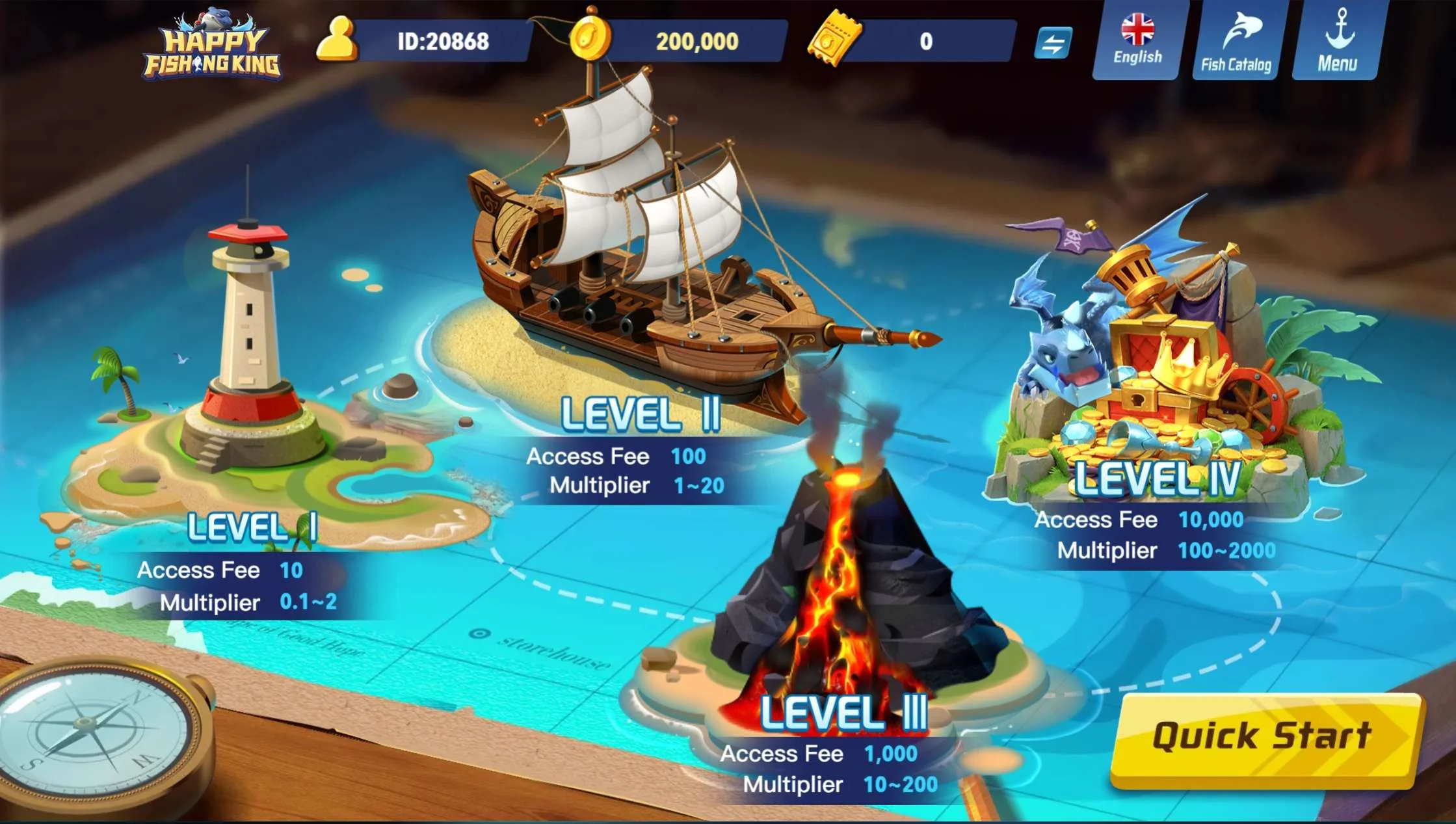The width and height of the screenshot is (1456, 824).
Task: Click the golden ticket icon
Action: (x=834, y=39)
